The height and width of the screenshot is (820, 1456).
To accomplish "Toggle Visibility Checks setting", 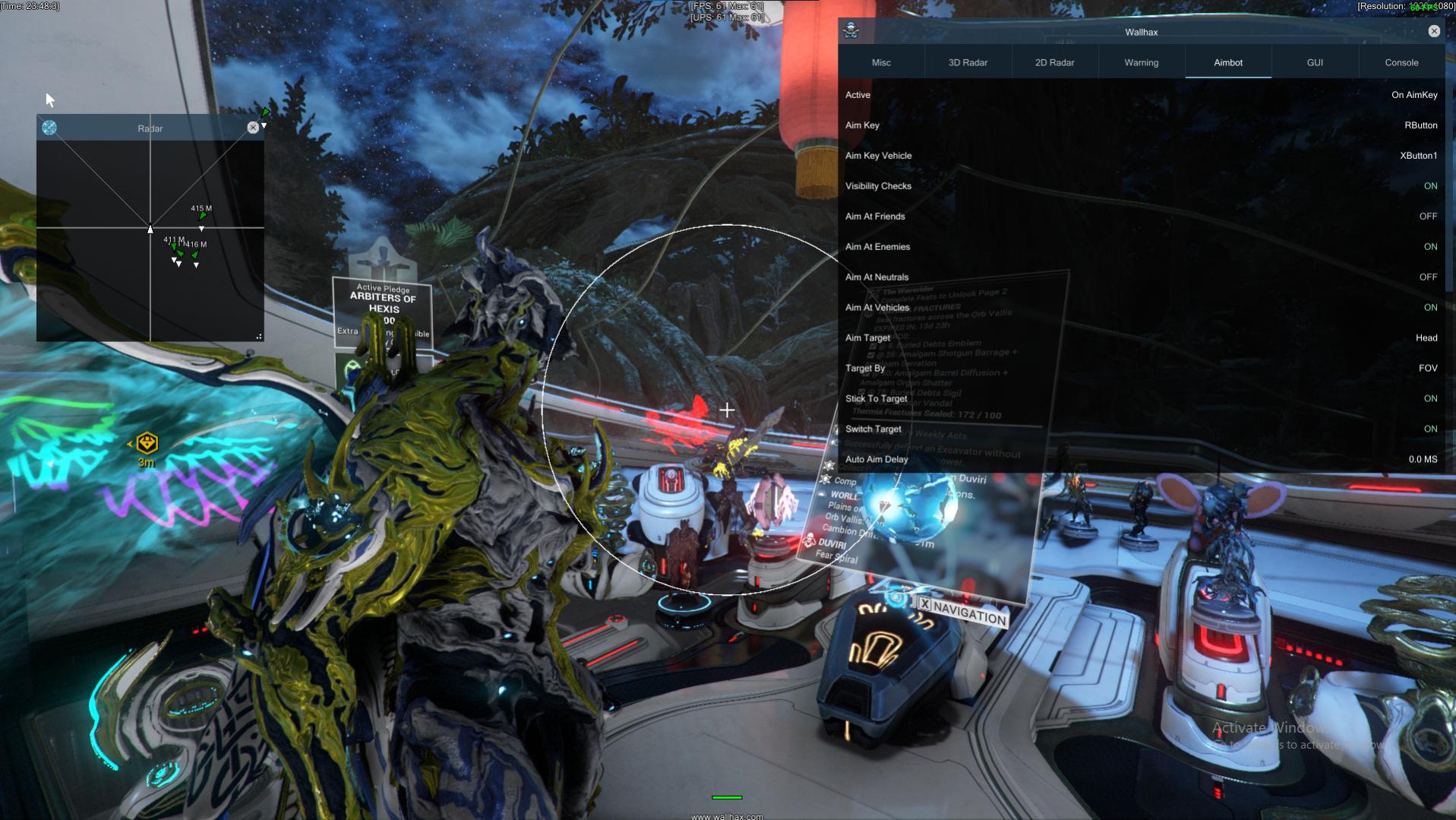I will 1430,186.
